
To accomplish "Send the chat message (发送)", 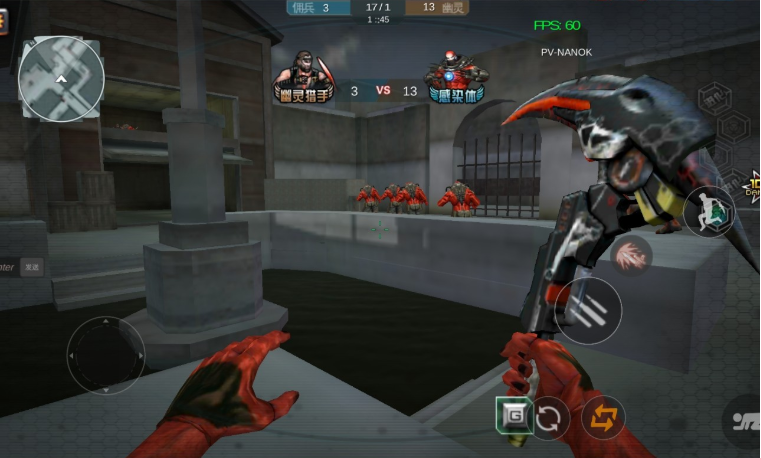I will 33,267.
